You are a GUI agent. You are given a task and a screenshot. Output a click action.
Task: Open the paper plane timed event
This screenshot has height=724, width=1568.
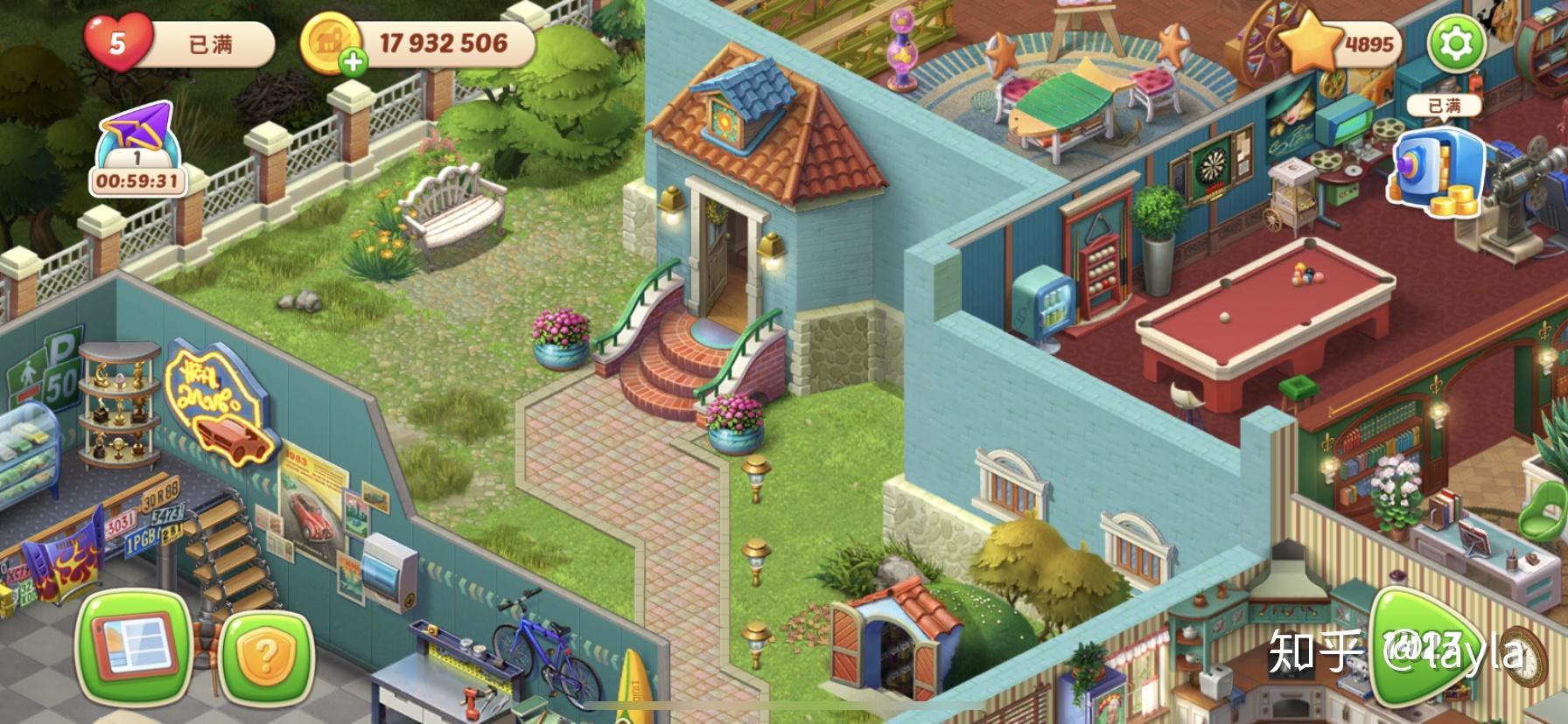click(x=137, y=148)
